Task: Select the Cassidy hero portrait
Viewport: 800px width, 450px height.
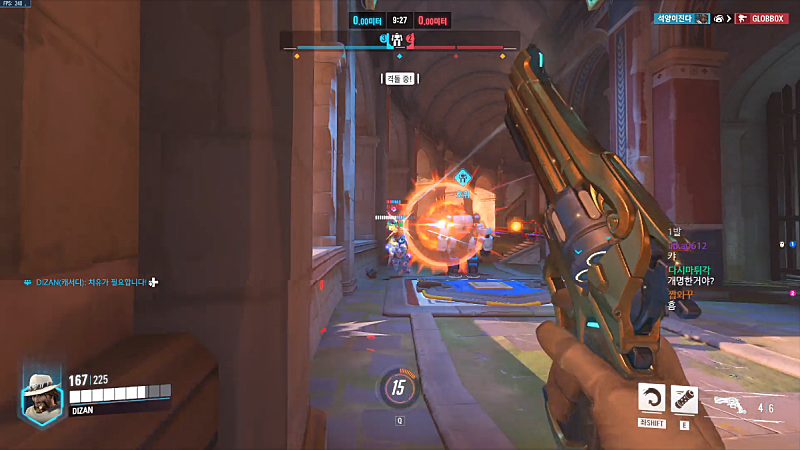Action: click(x=42, y=397)
